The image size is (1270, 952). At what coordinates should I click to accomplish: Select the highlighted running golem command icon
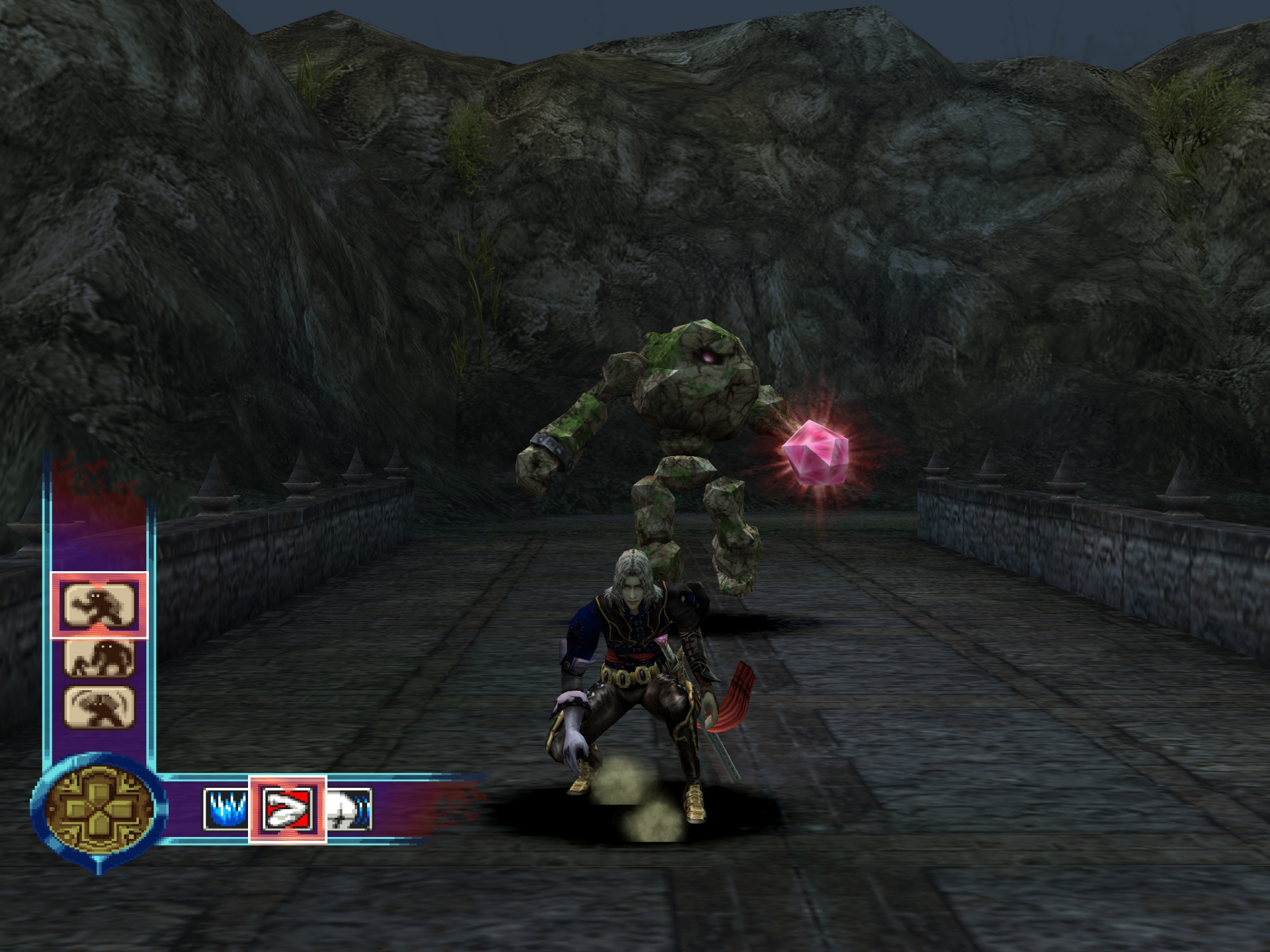click(x=99, y=605)
